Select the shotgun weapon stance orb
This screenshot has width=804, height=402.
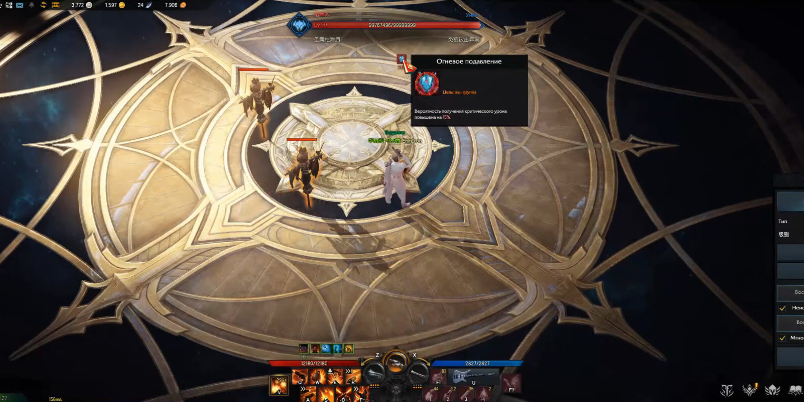[375, 375]
